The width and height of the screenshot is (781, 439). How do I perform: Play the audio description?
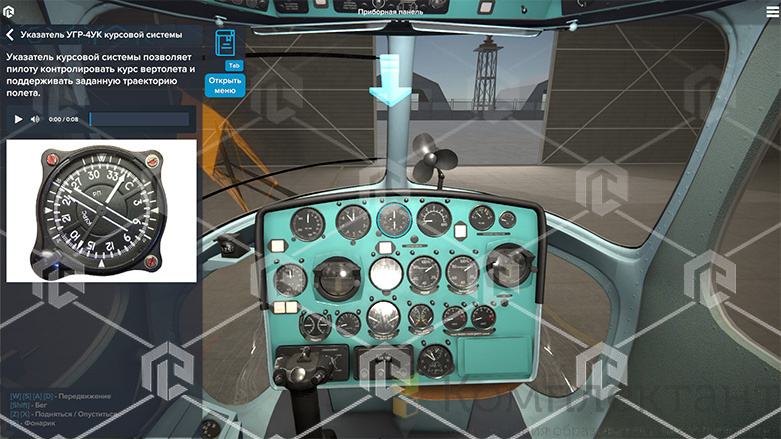[x=18, y=119]
